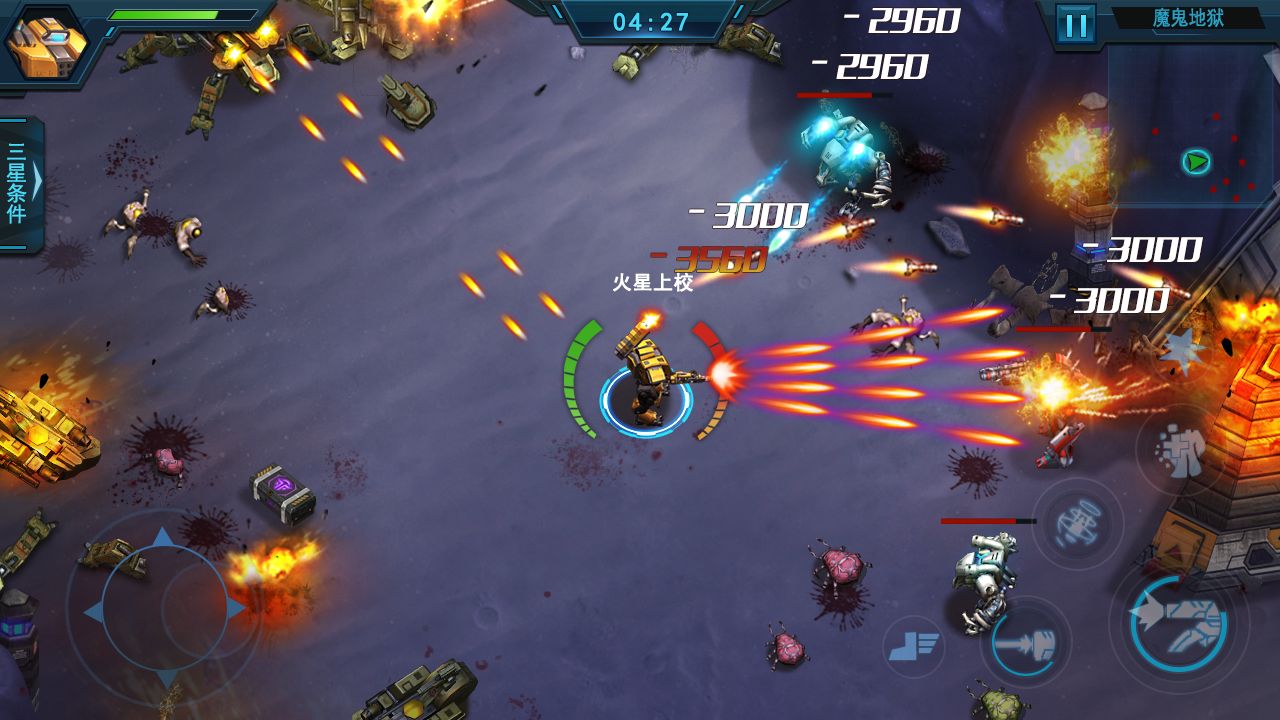Use the winged-boot dash ability
Viewport: 1280px width, 720px height.
[913, 647]
